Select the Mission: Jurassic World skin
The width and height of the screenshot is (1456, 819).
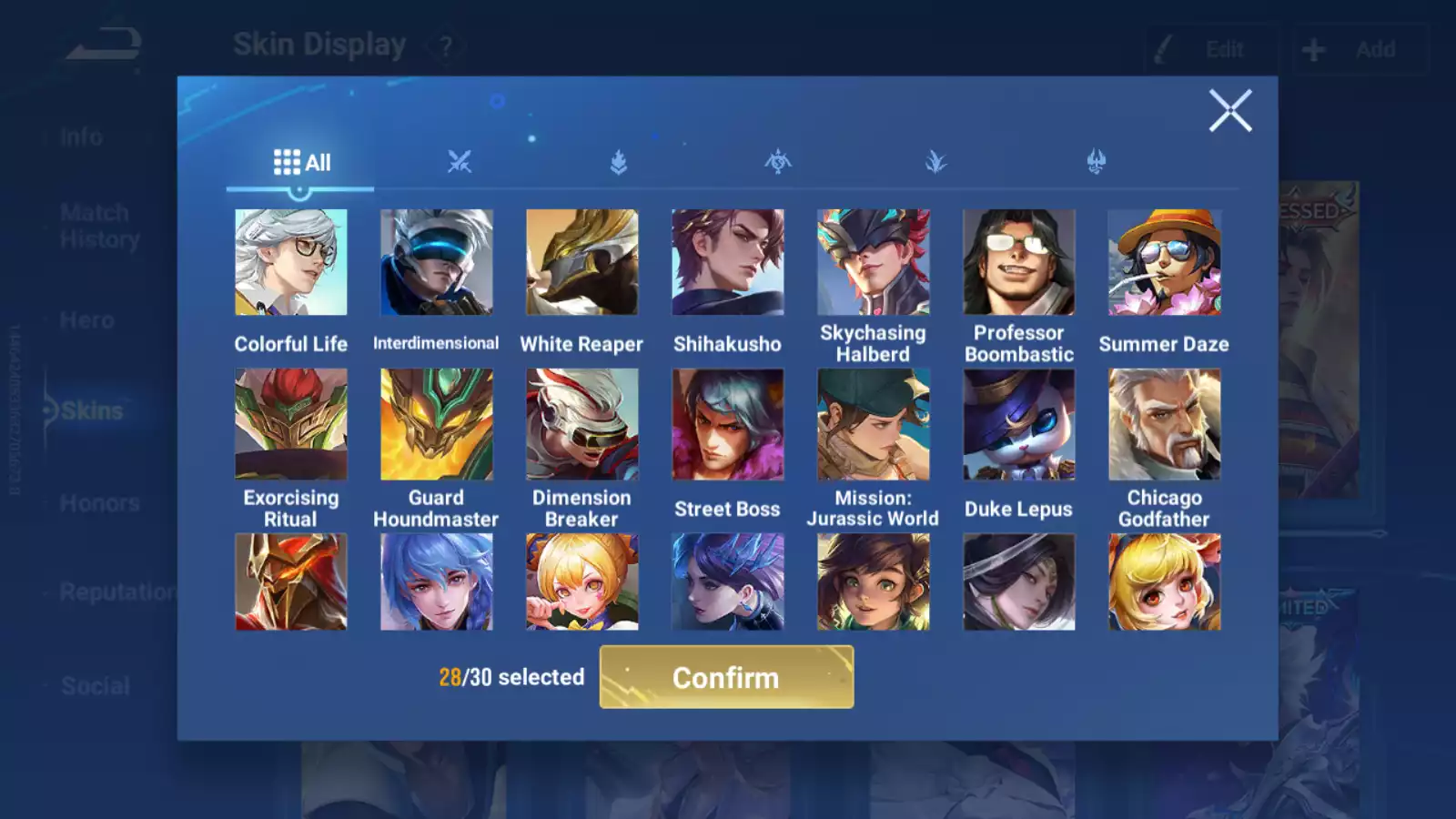coord(874,424)
